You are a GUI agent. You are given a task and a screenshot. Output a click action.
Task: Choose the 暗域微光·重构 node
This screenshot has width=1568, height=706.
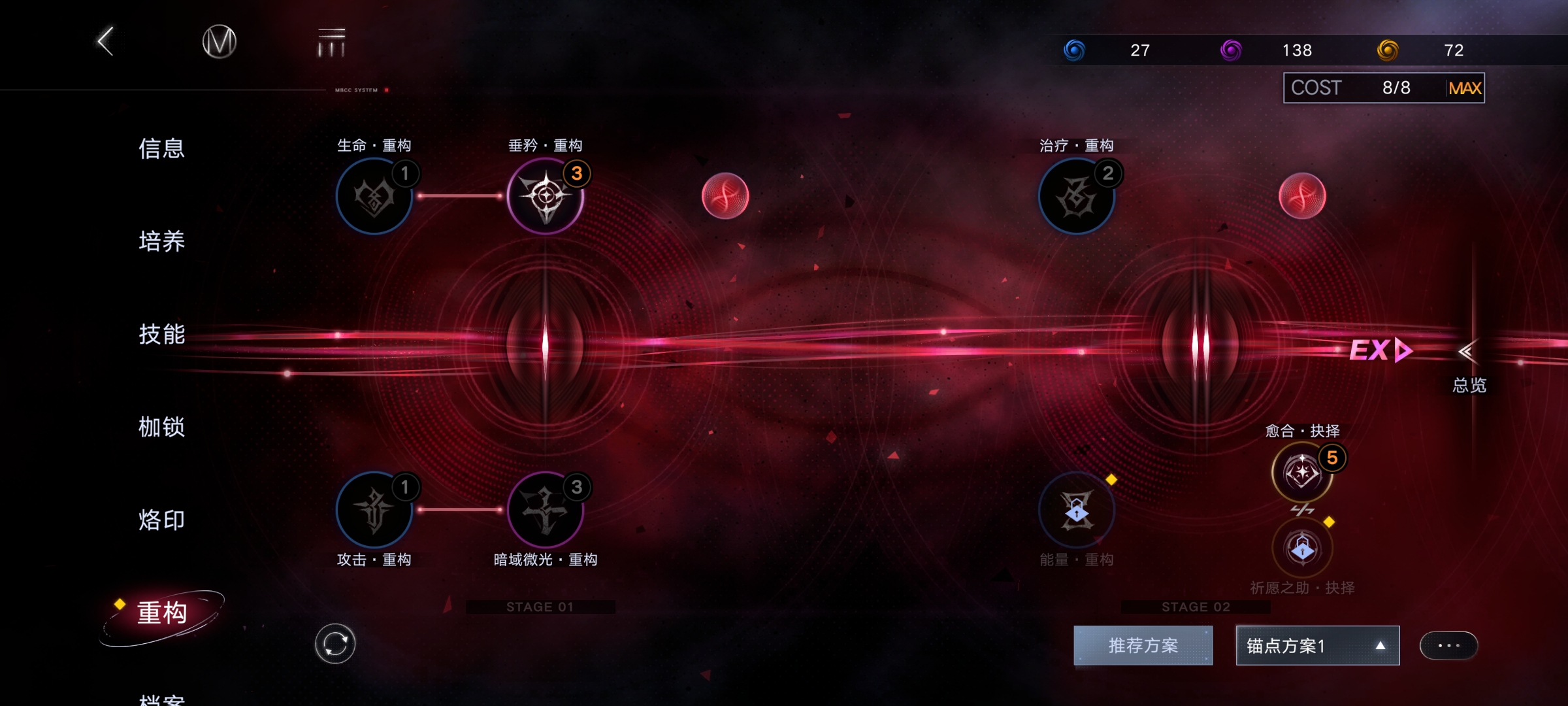pos(546,510)
